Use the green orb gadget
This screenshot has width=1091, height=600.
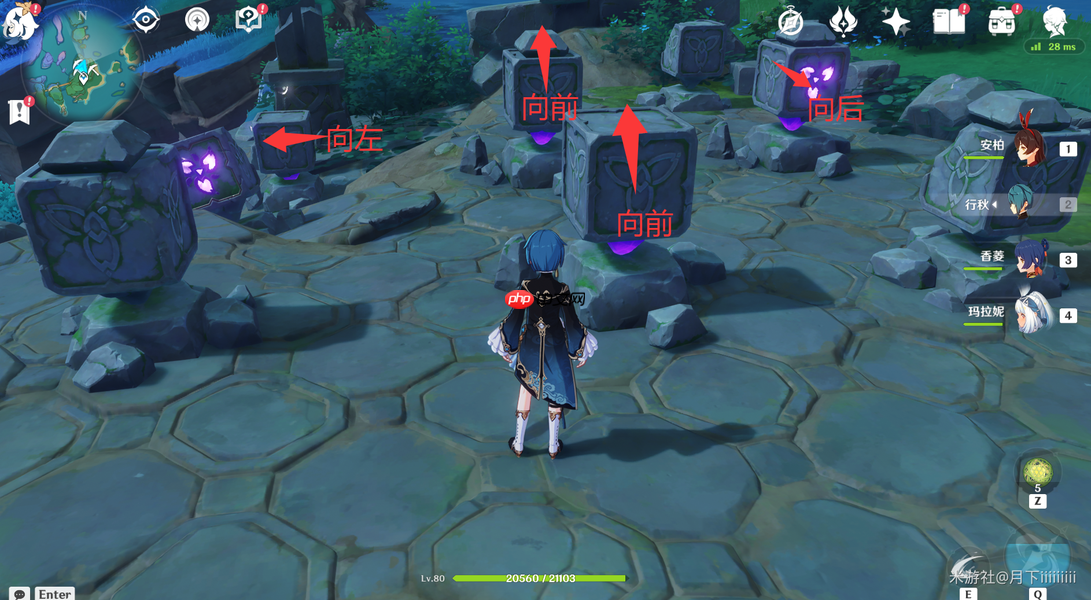coord(1037,470)
